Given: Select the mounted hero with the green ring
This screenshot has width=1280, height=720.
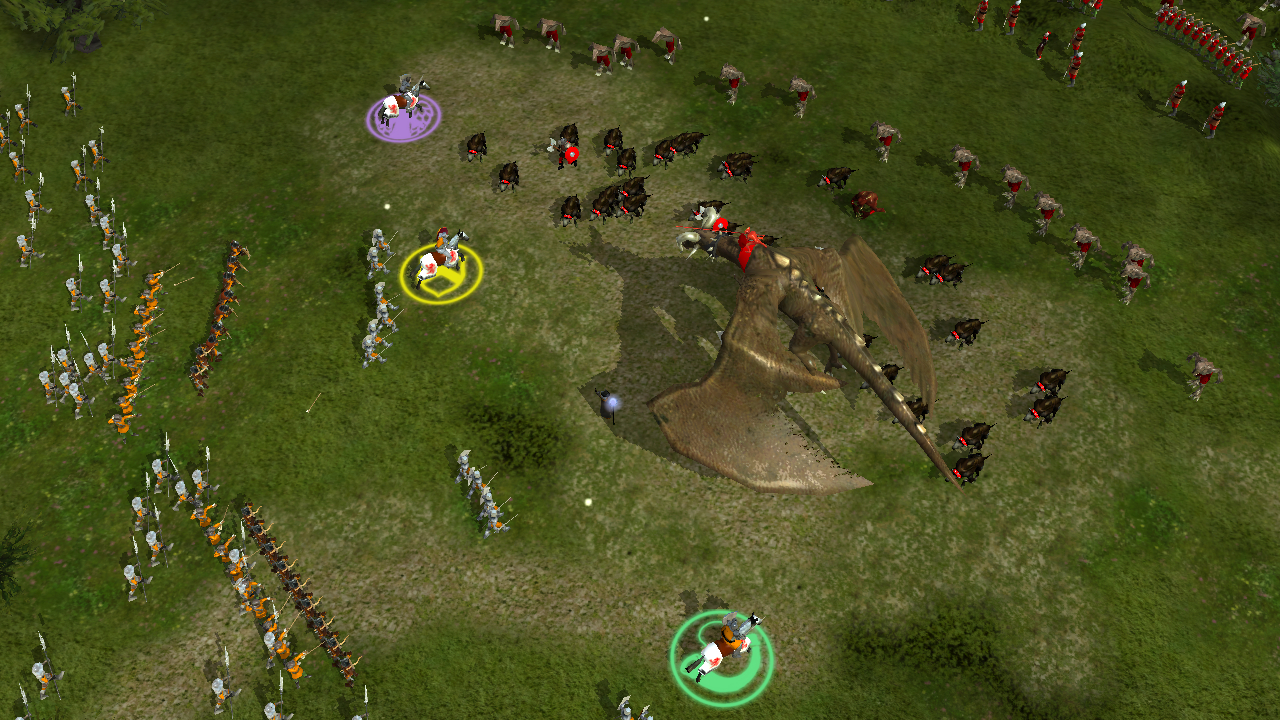Looking at the screenshot, I should tap(725, 645).
